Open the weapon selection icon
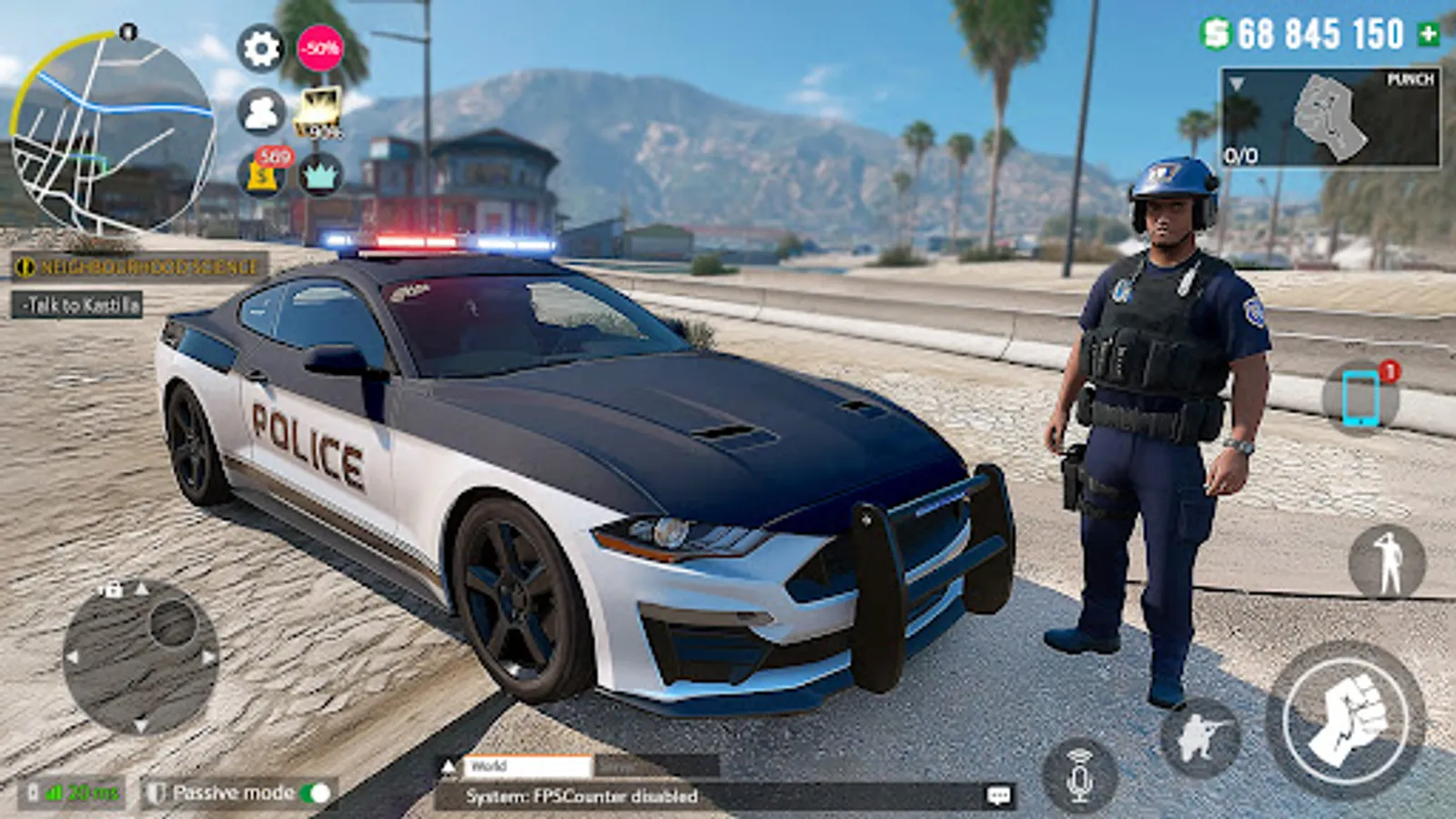This screenshot has width=1456, height=819. [x=1198, y=739]
